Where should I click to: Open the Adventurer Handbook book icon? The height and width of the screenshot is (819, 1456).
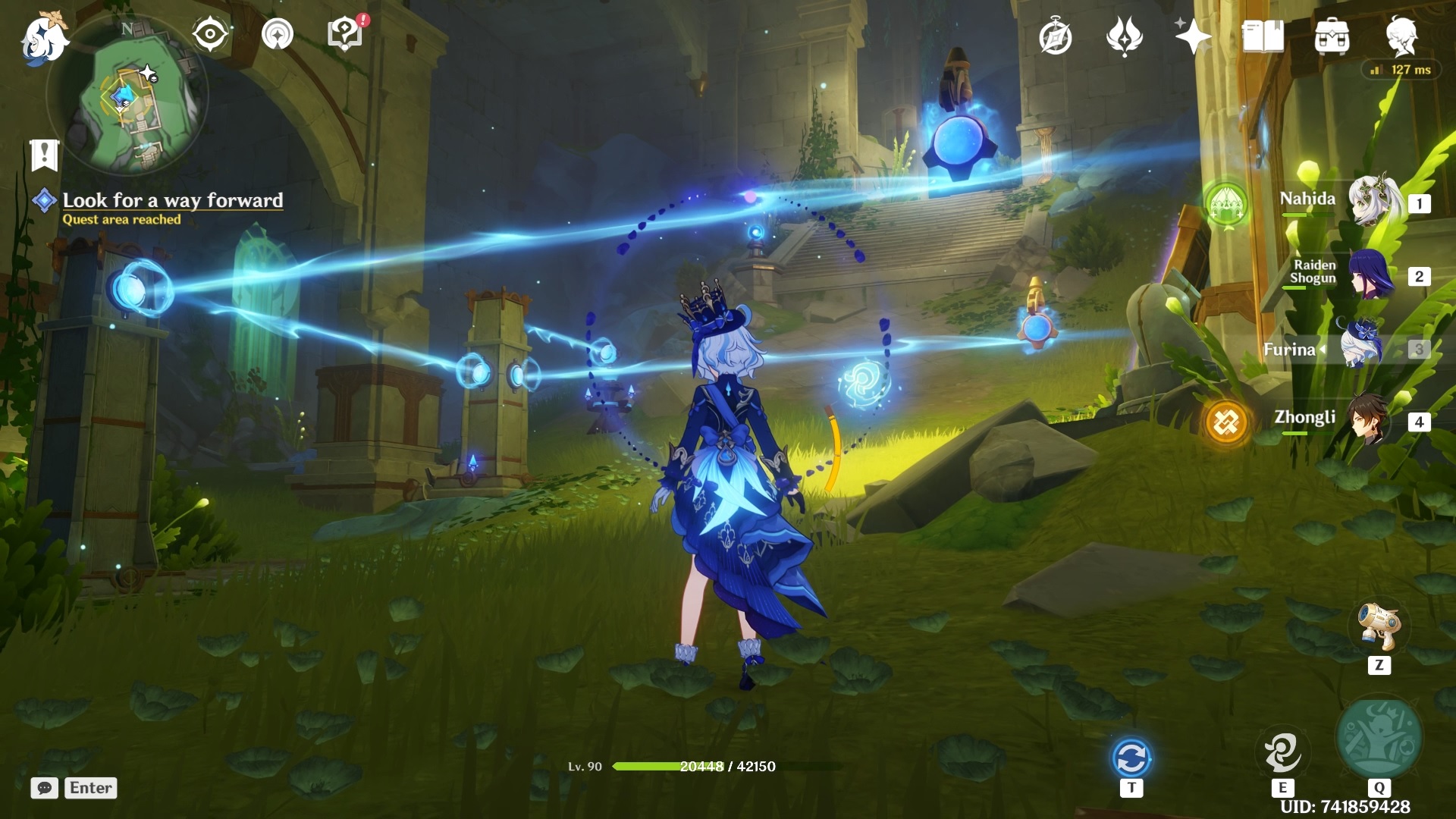click(1263, 37)
